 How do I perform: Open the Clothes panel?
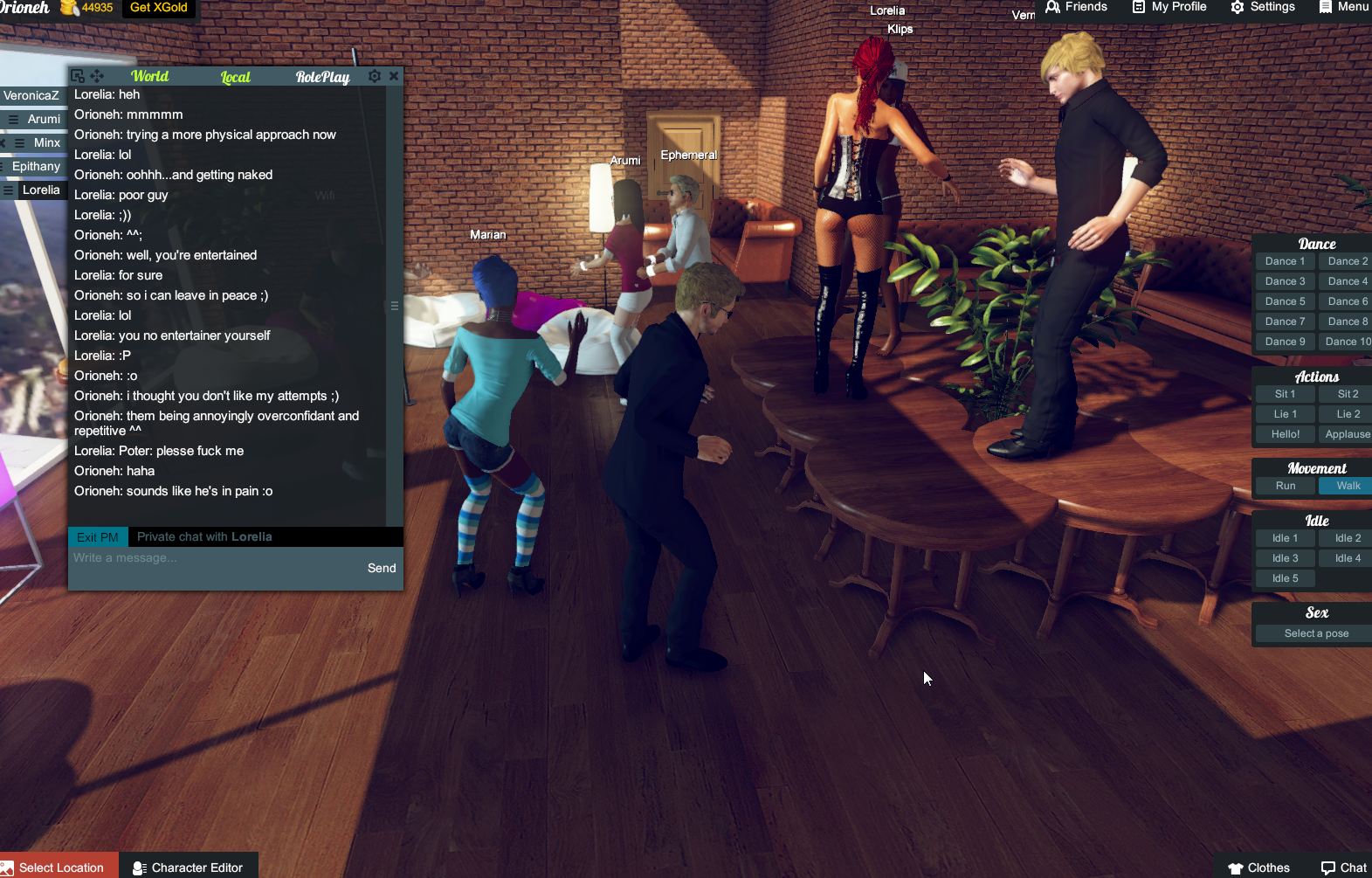point(1258,868)
